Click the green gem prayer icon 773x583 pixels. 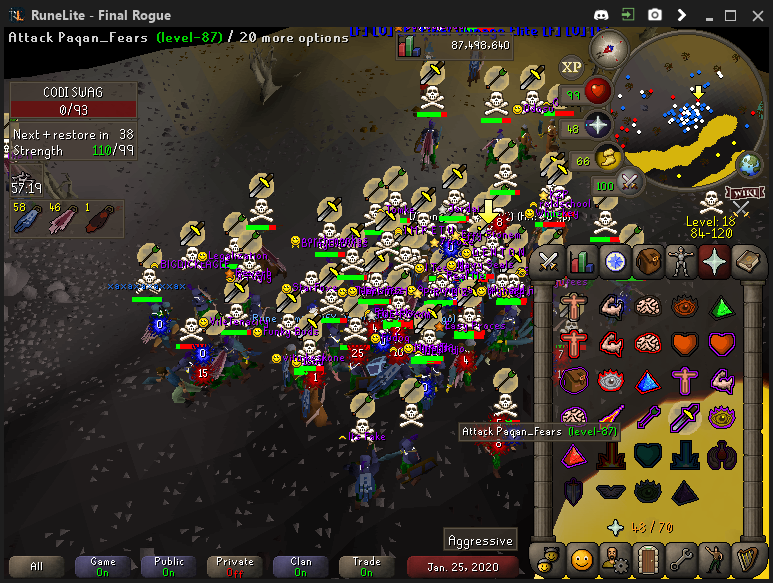pyautogui.click(x=718, y=306)
